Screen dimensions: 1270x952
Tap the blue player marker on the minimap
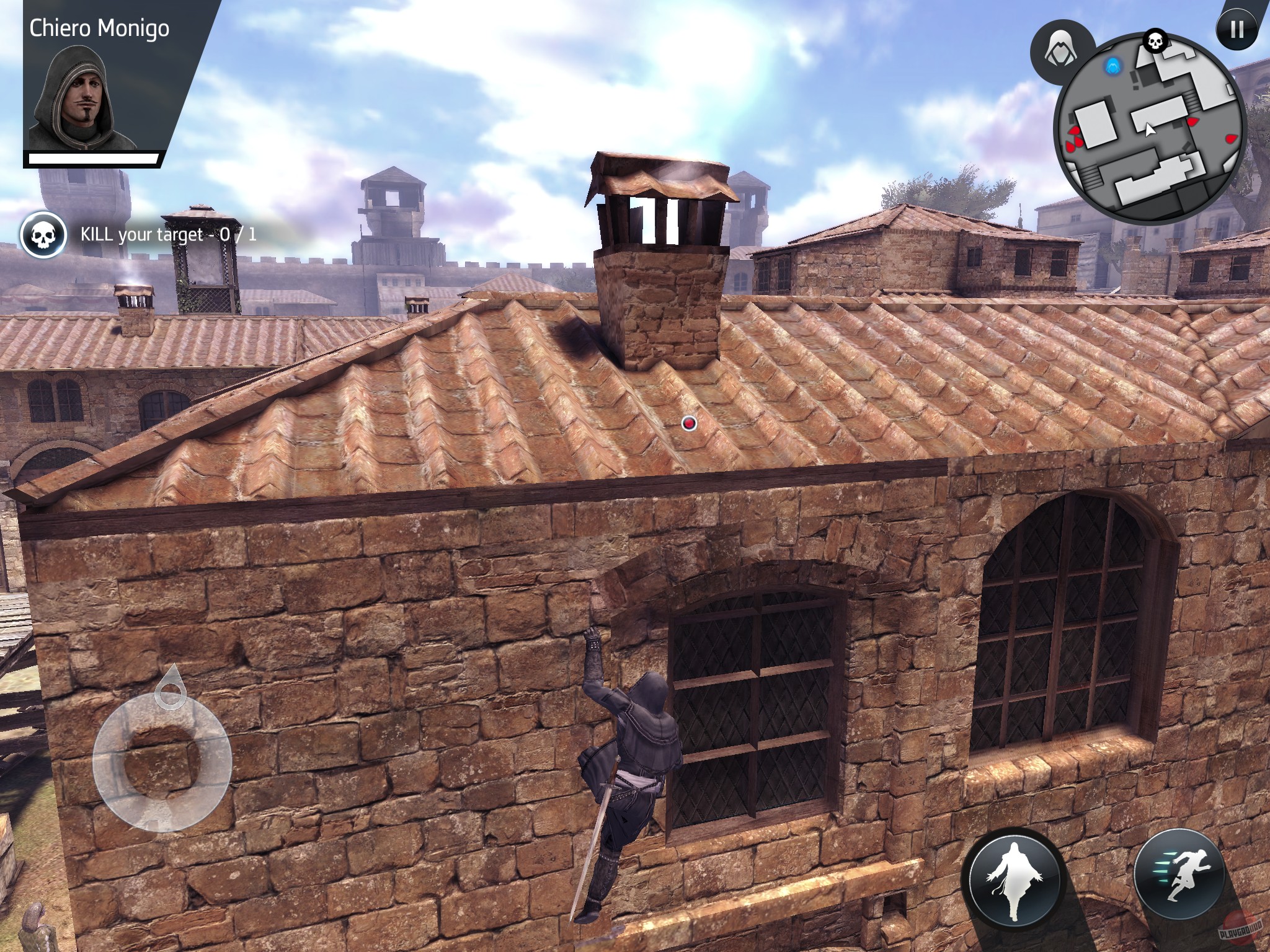point(1112,66)
